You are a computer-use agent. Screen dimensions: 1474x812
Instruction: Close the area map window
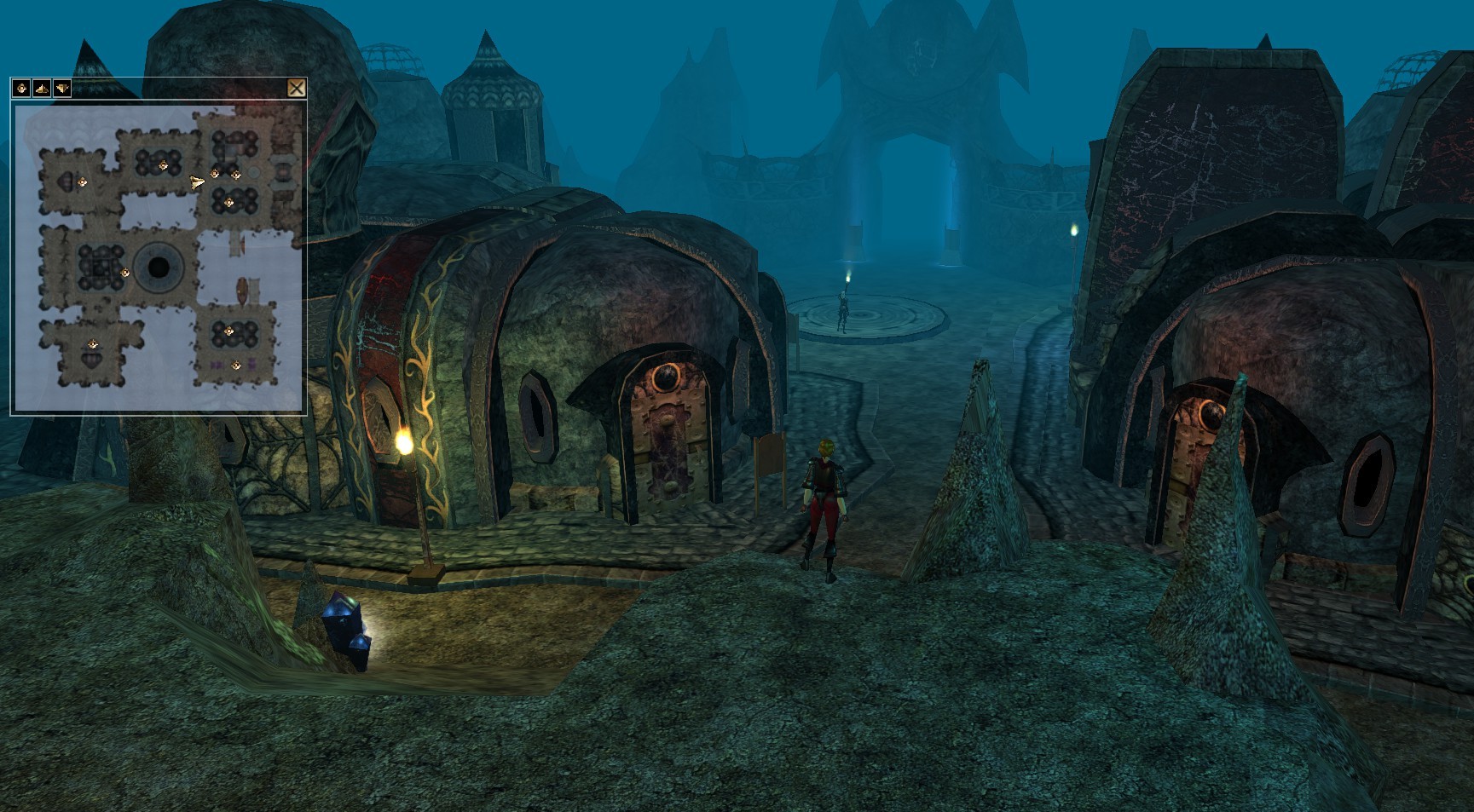(x=296, y=88)
